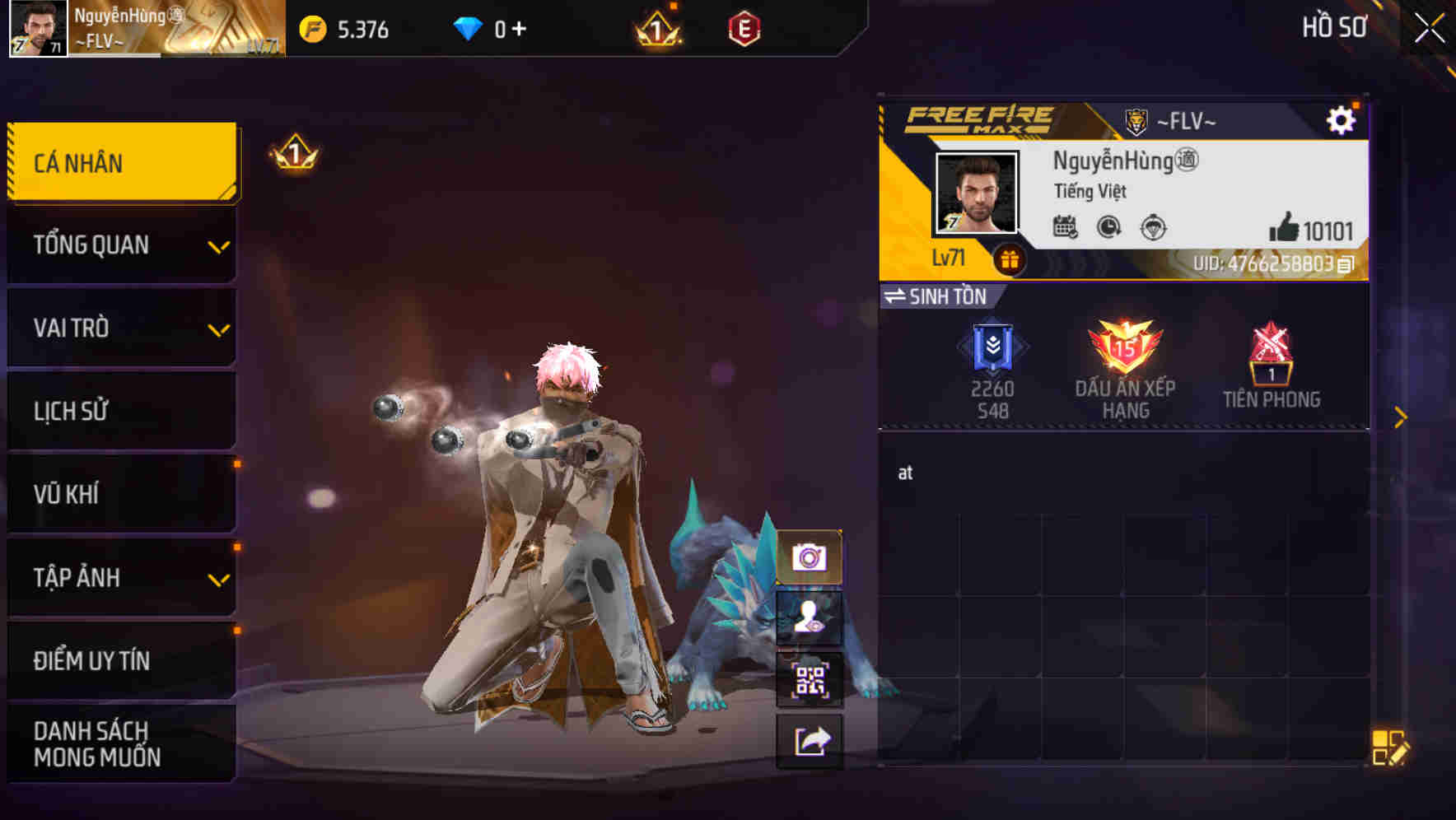Share the profile via the share arrow
1456x820 pixels.
810,743
